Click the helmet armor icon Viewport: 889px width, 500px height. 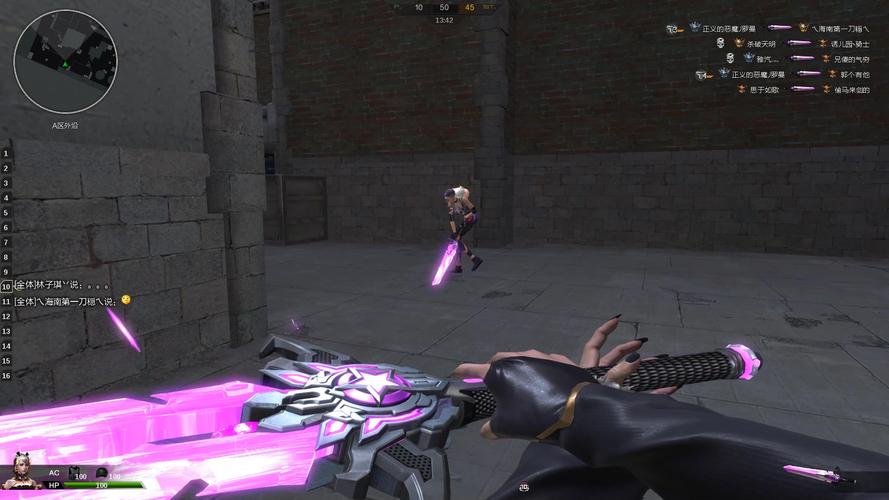pos(101,471)
